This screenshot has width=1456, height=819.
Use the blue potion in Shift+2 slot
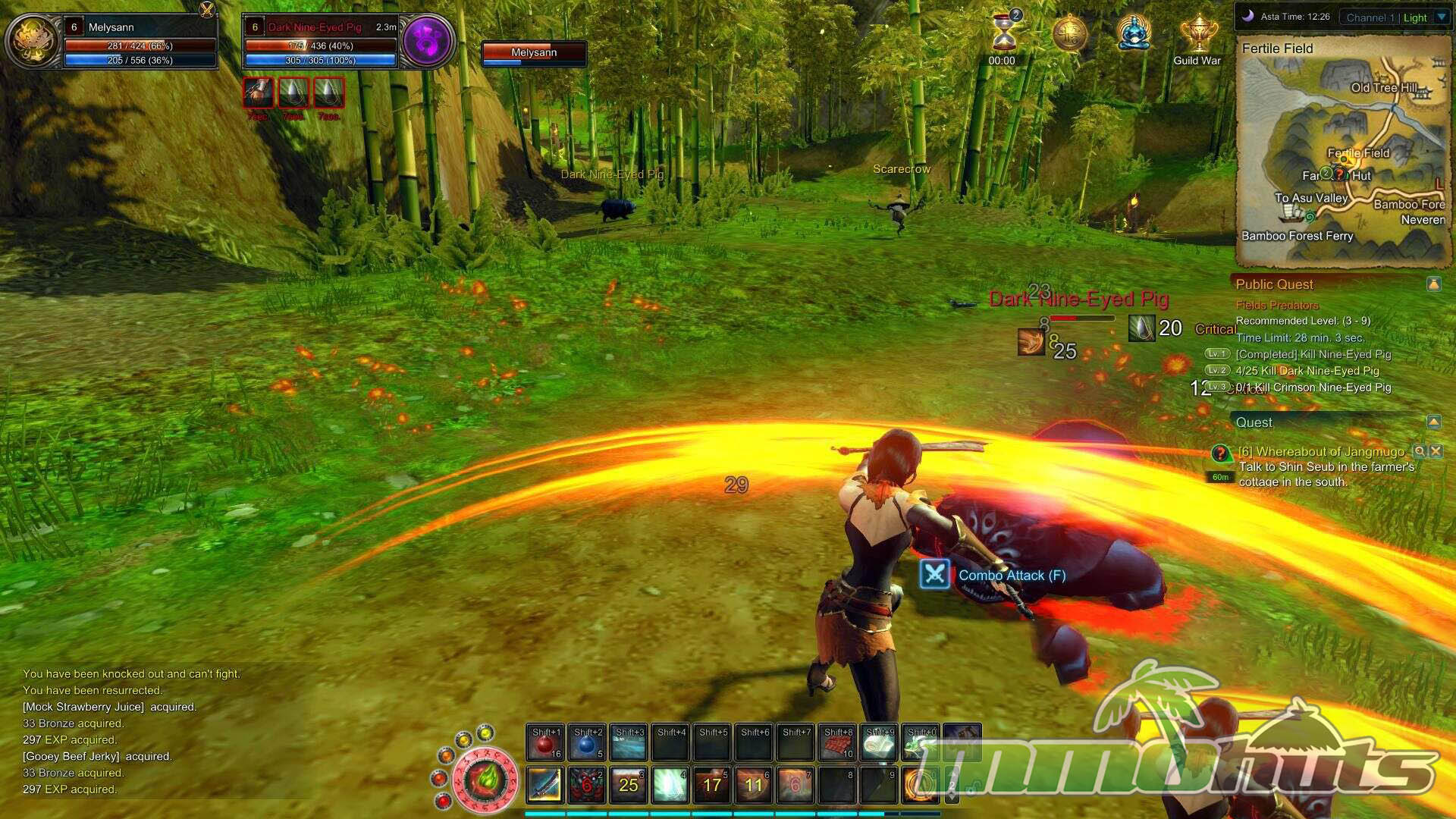tap(587, 742)
